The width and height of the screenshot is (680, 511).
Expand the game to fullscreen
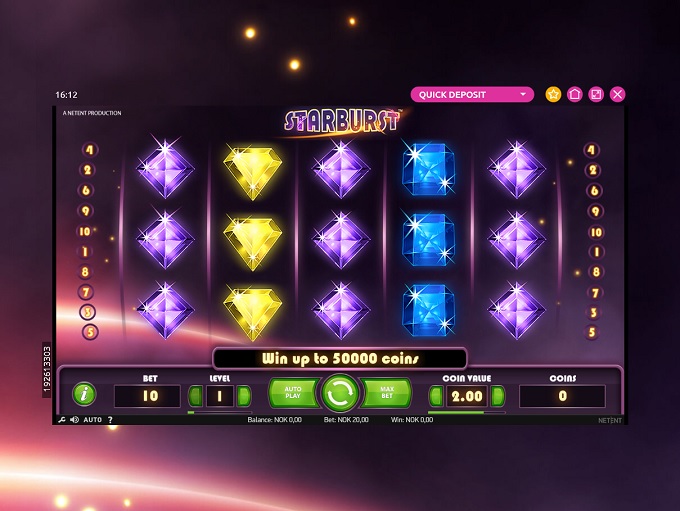(x=596, y=94)
